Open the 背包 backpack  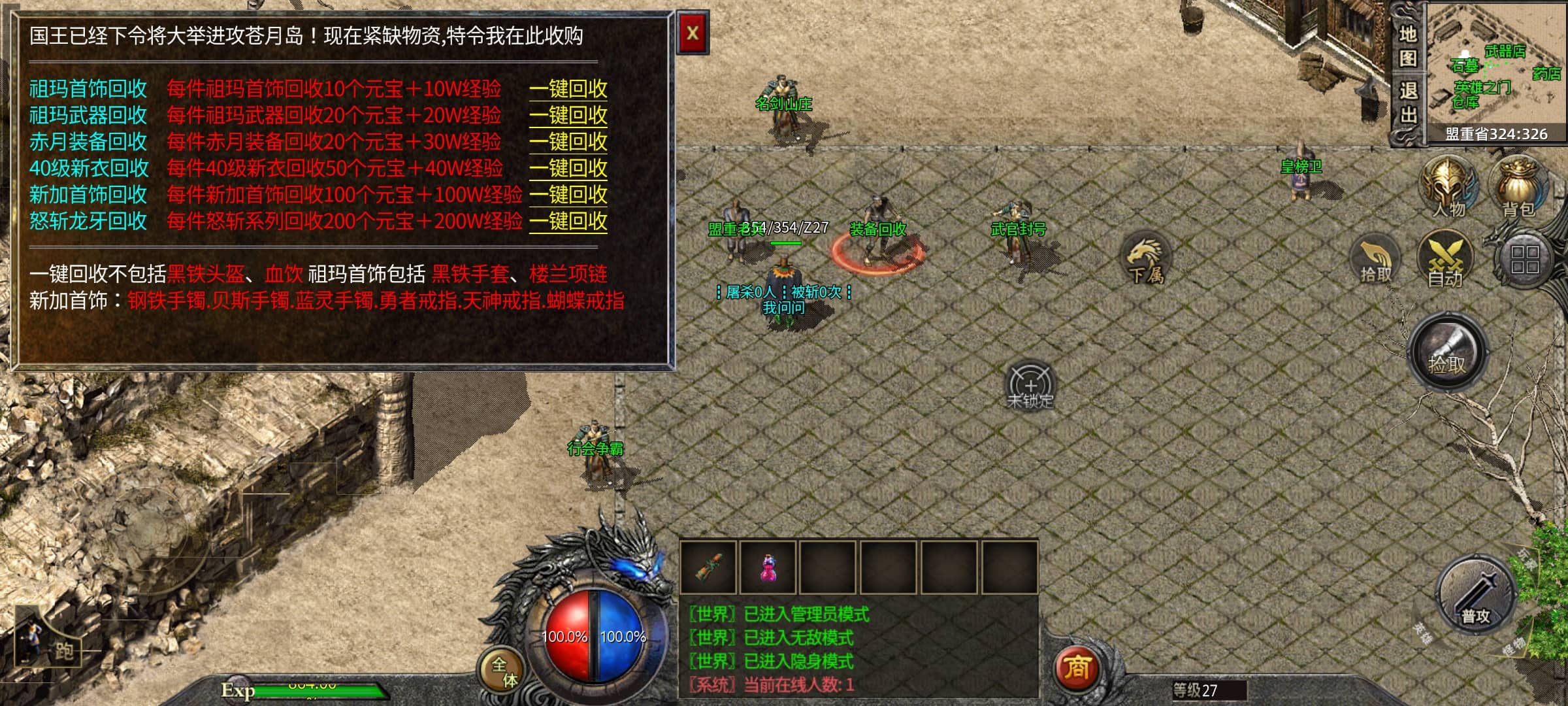(1518, 188)
